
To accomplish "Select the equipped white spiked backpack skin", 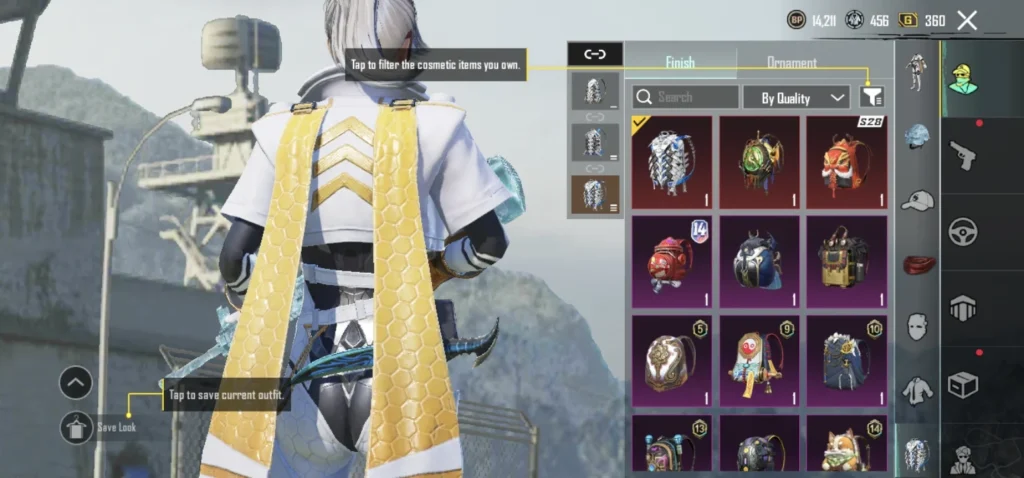I will (671, 162).
